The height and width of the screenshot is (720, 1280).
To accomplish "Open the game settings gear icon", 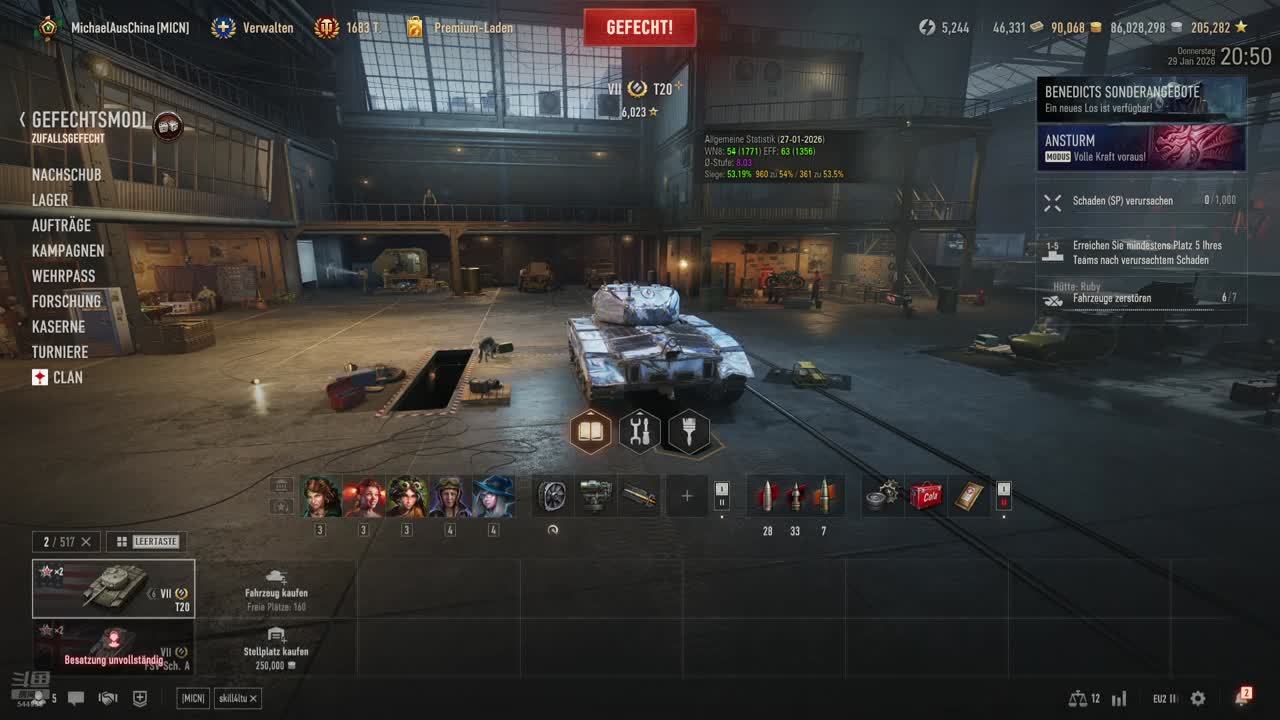I will tap(1198, 698).
